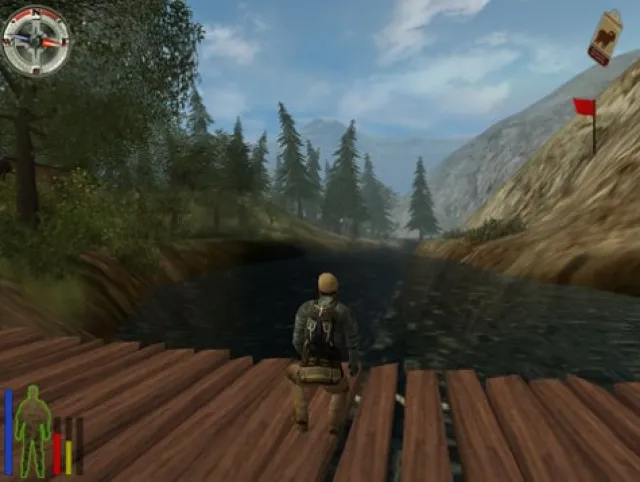Select the canister item icon
Image resolution: width=640 pixels, height=482 pixels.
click(x=604, y=38)
